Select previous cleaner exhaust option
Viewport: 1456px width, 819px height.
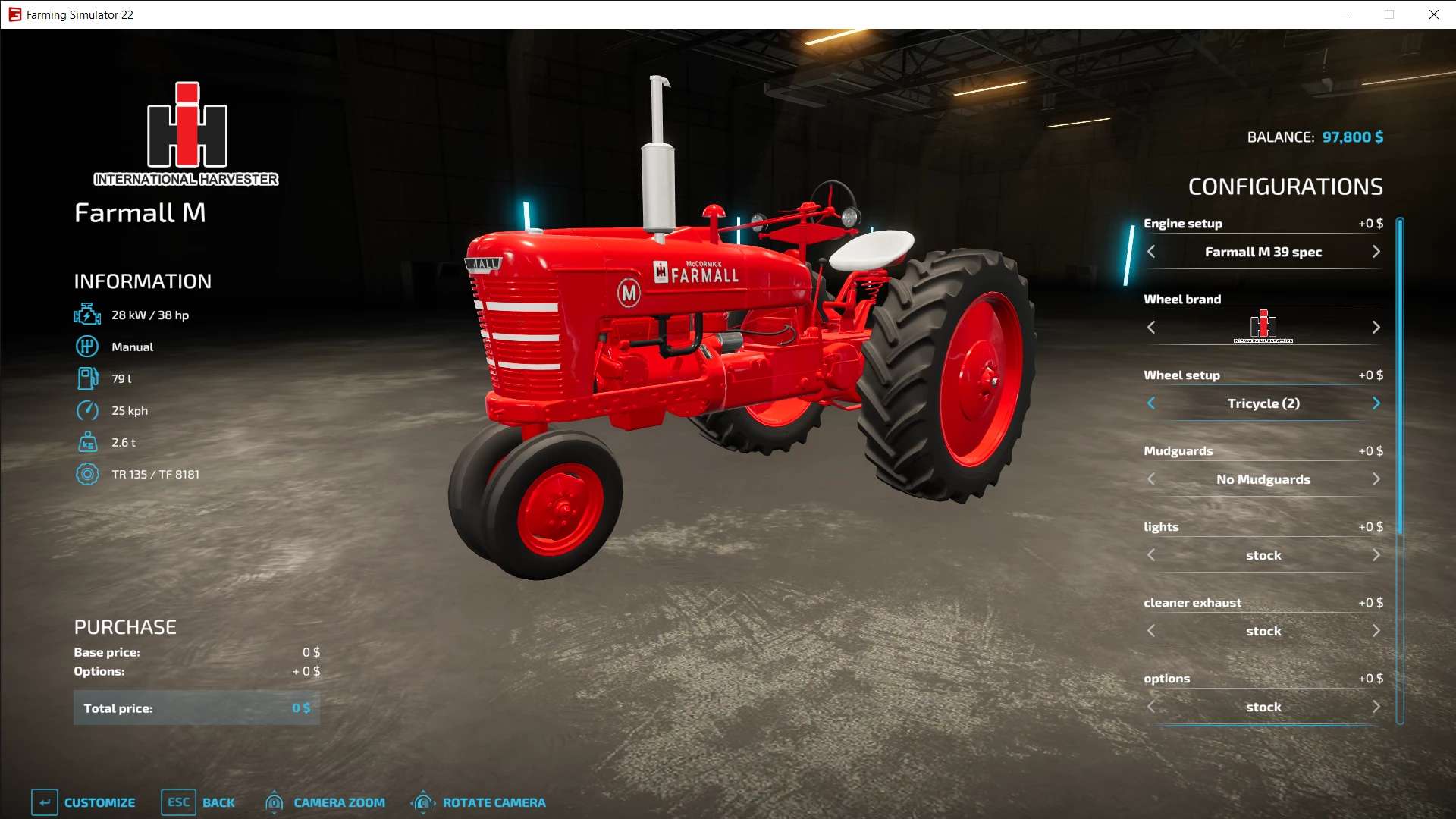click(x=1151, y=631)
